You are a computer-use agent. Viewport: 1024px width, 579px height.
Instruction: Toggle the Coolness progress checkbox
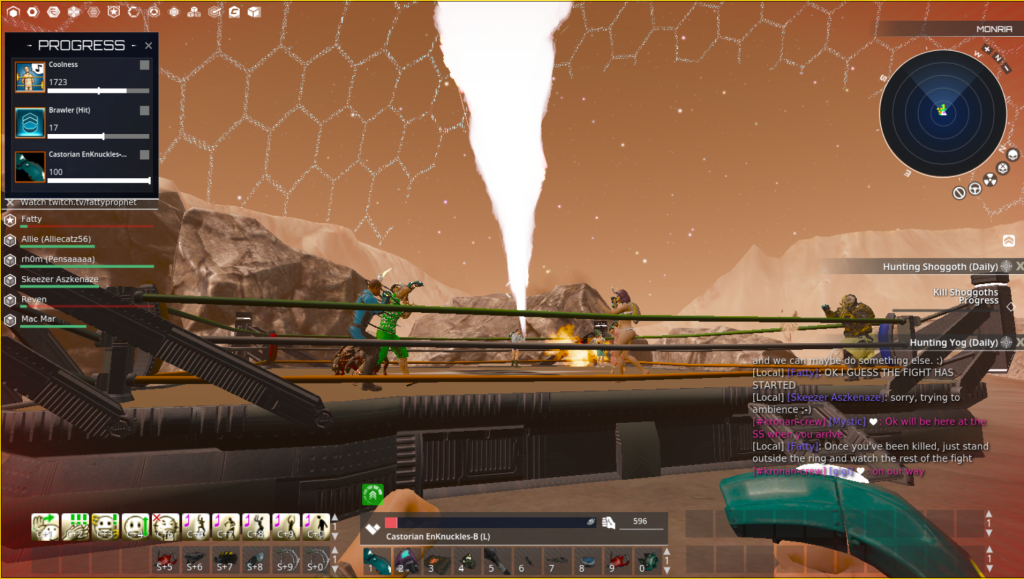[x=145, y=65]
